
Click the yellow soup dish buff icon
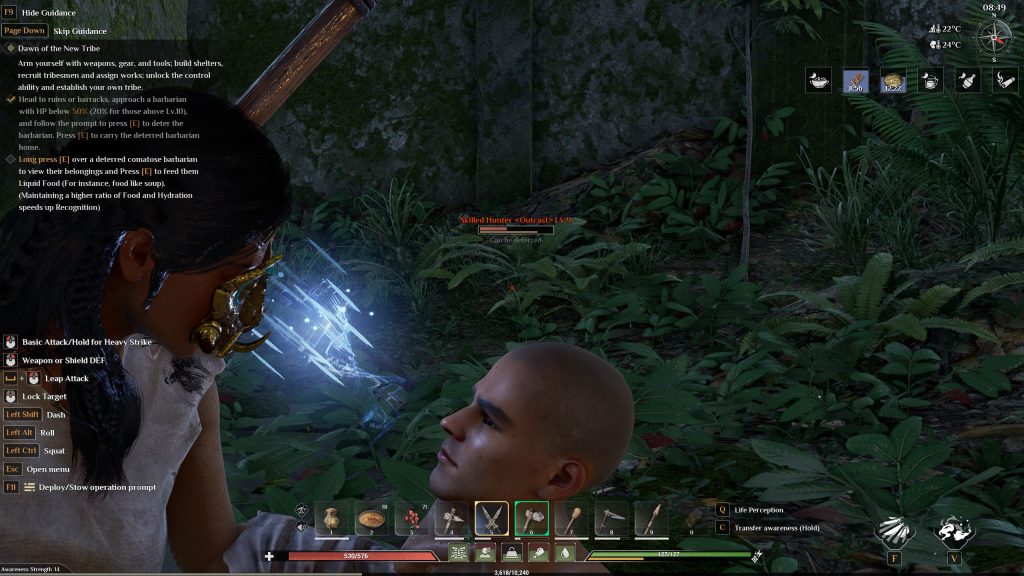pos(893,81)
